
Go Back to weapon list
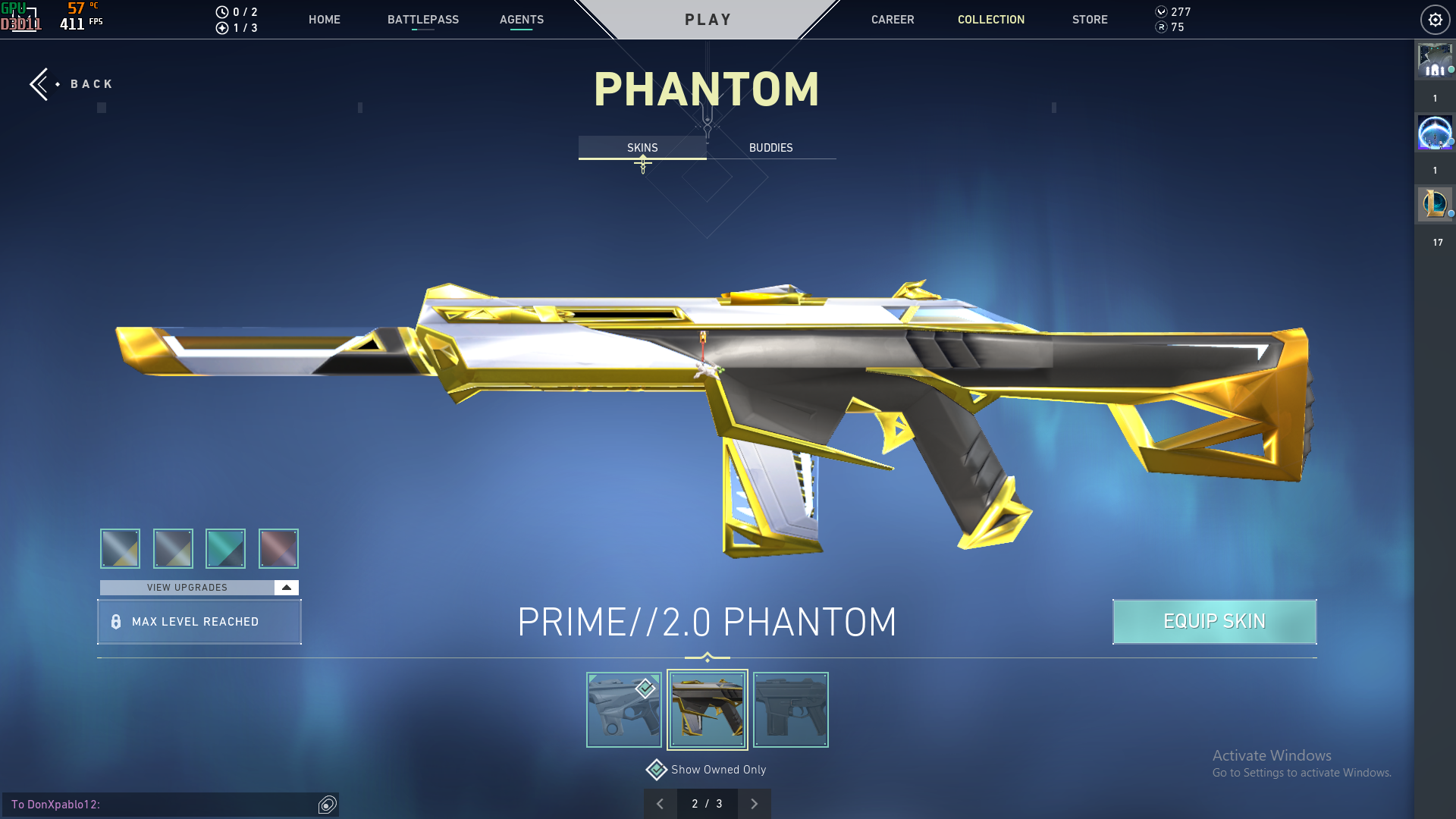pyautogui.click(x=72, y=83)
